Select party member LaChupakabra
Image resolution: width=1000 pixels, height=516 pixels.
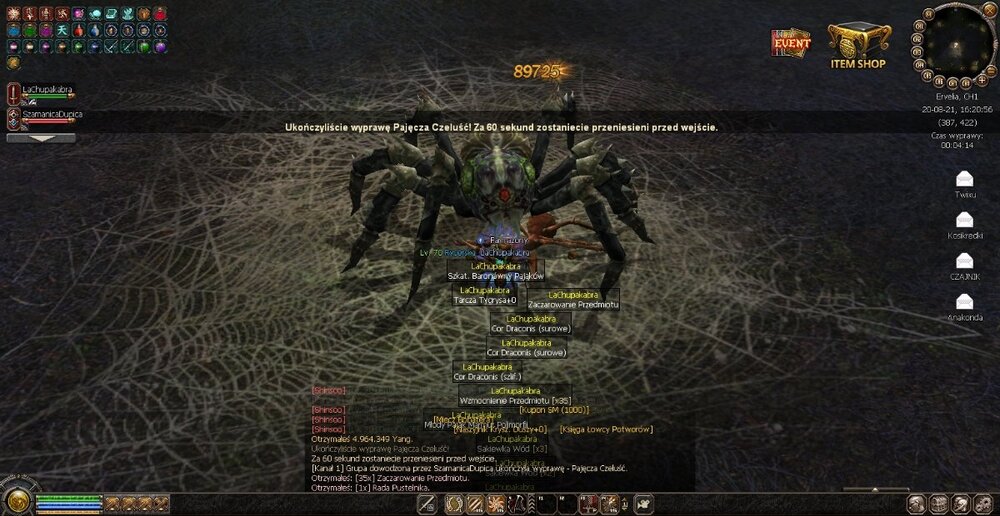(47, 90)
